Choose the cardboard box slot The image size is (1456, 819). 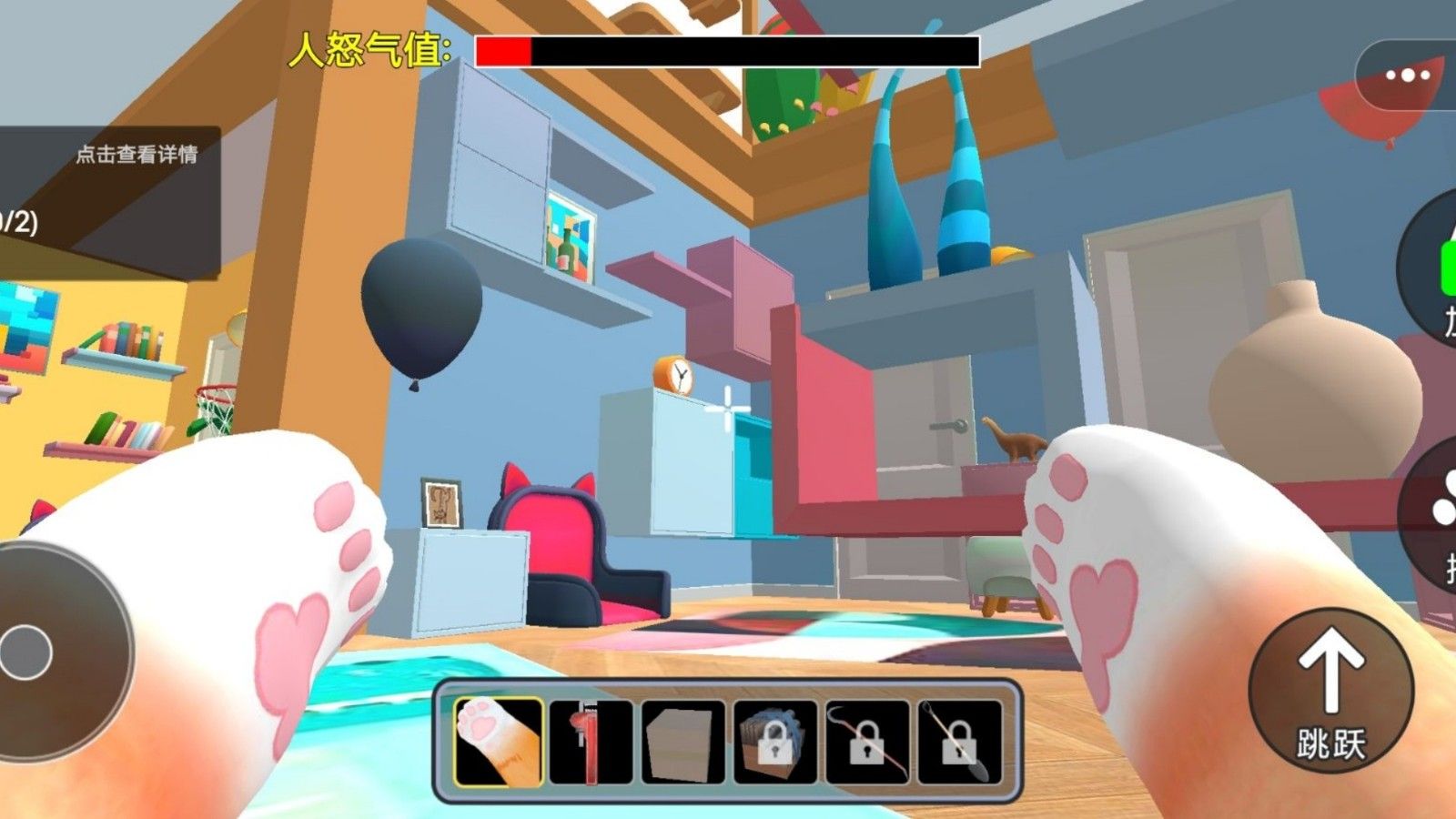click(682, 742)
